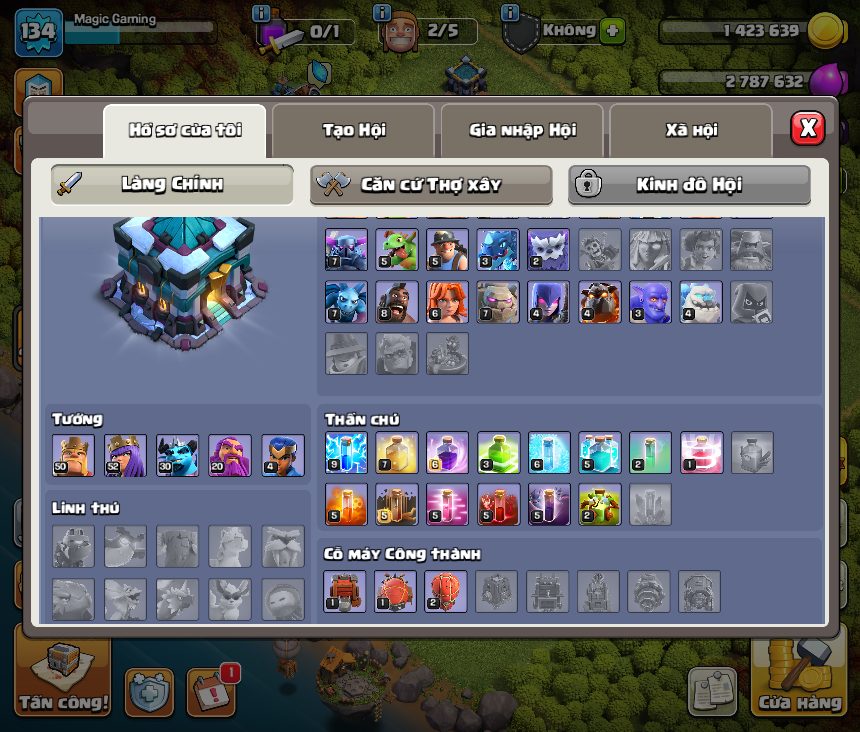Click the Wall Wrecker siege machine icon
860x732 pixels.
click(x=346, y=591)
